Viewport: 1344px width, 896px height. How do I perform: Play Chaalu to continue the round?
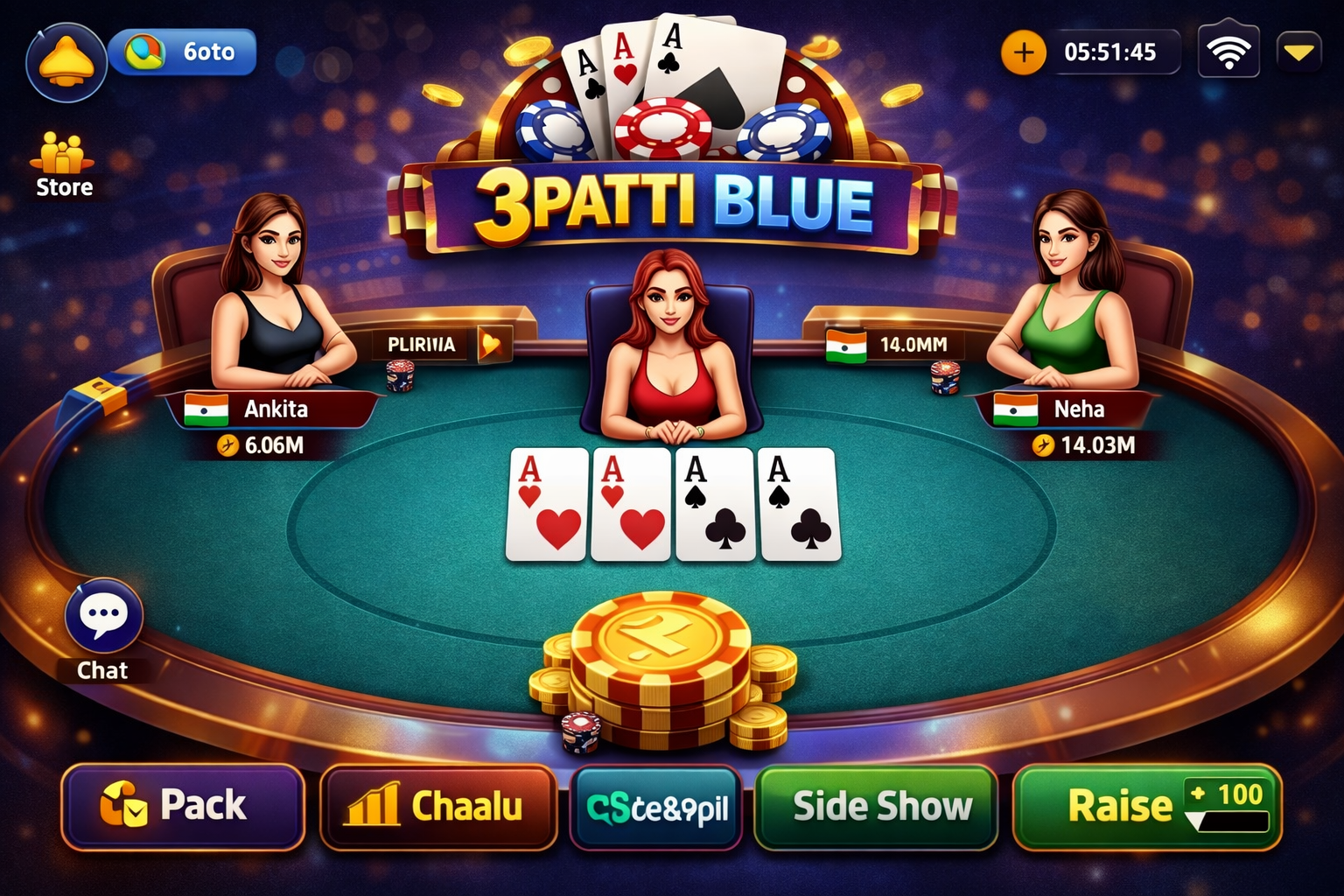click(438, 806)
